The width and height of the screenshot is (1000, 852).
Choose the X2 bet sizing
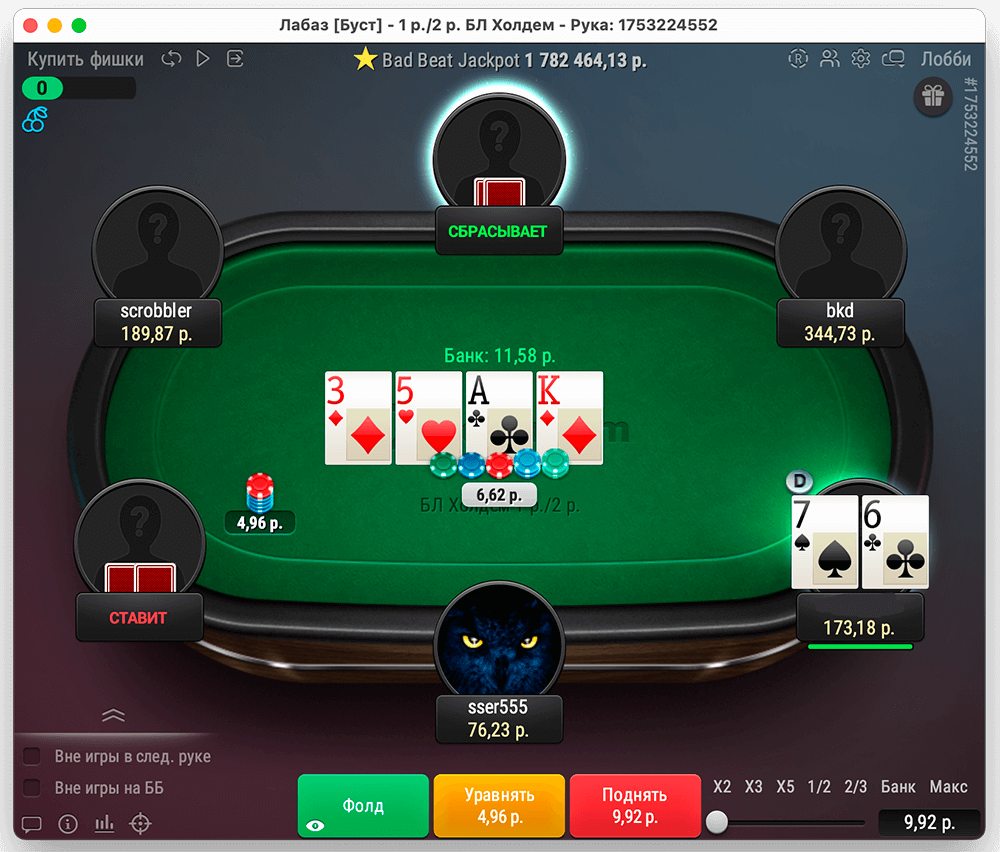(722, 787)
